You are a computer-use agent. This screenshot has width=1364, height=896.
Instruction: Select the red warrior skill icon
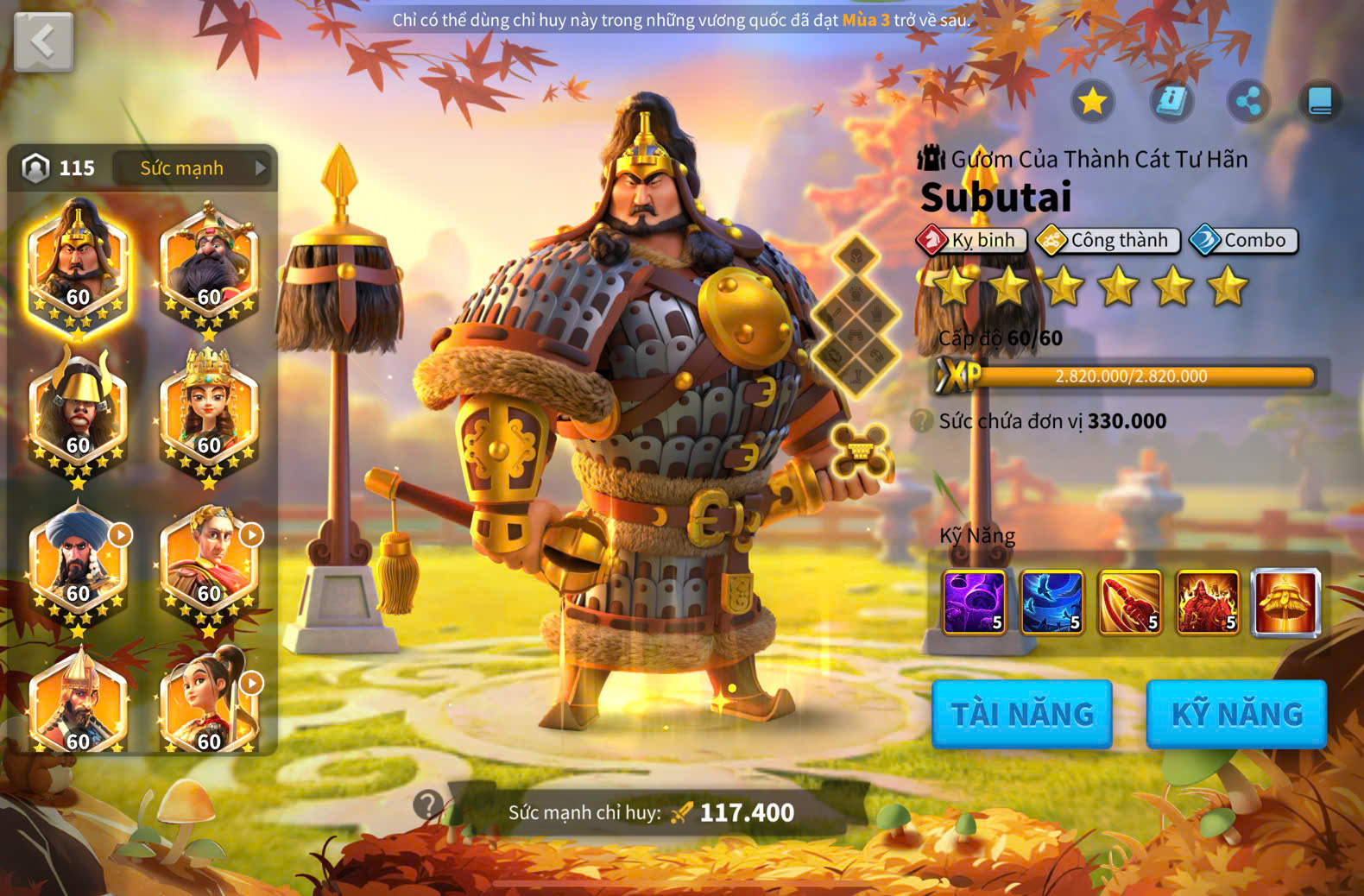1208,603
